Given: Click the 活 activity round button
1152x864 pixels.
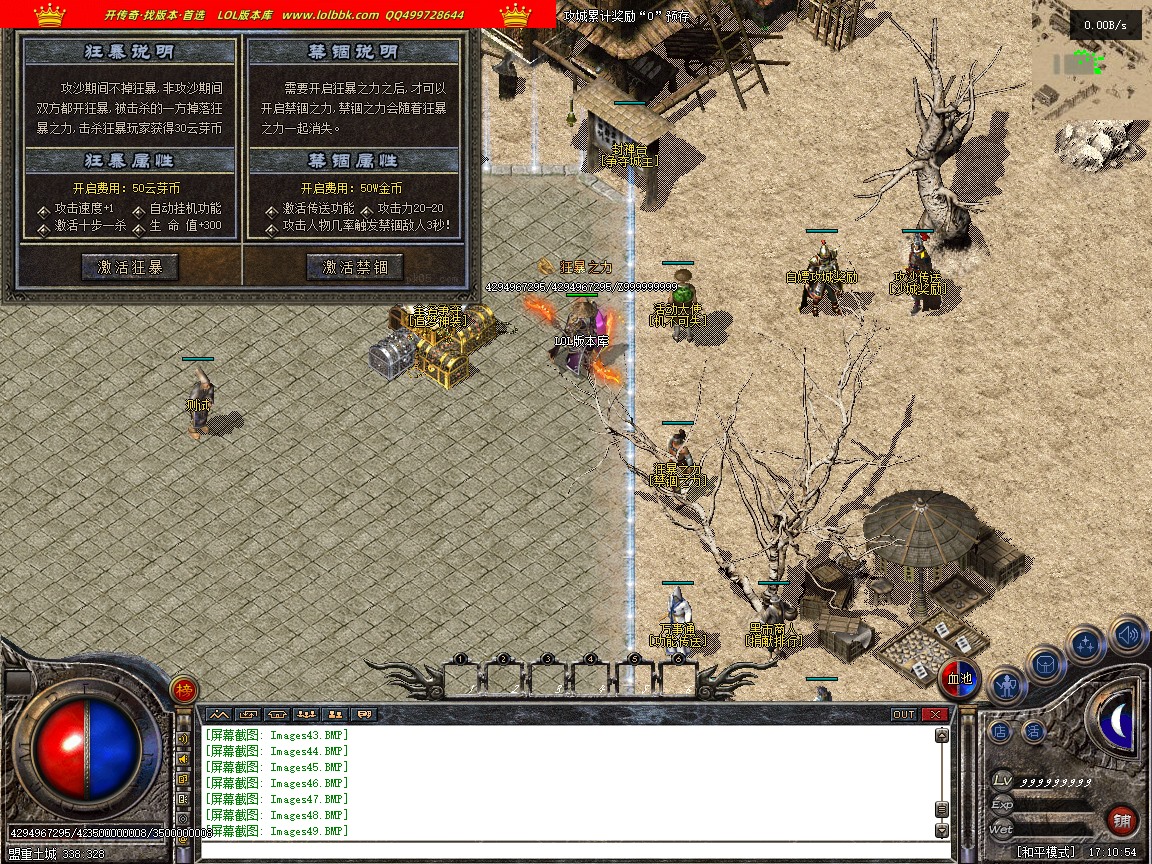Looking at the screenshot, I should pos(1033,731).
